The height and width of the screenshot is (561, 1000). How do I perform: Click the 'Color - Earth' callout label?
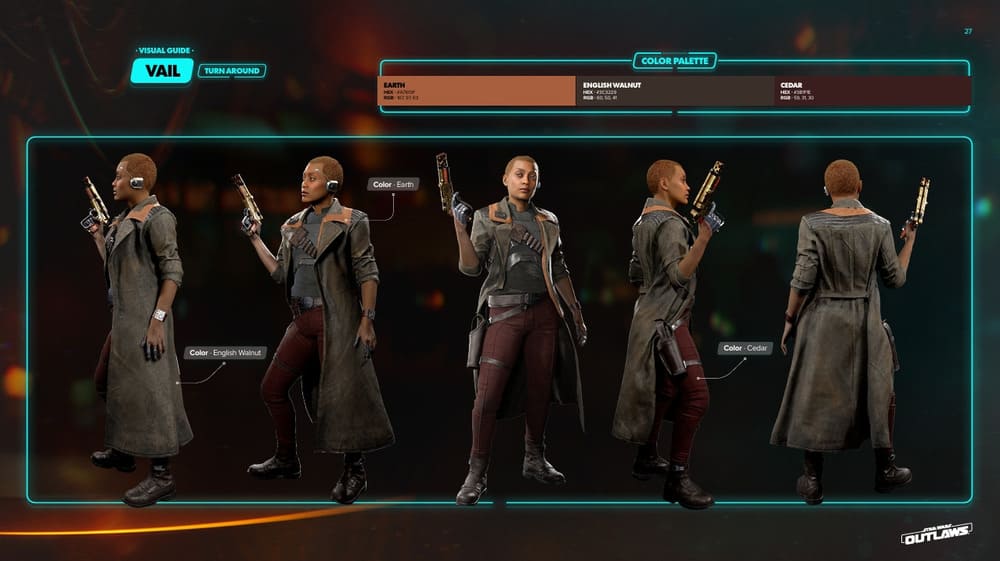395,185
